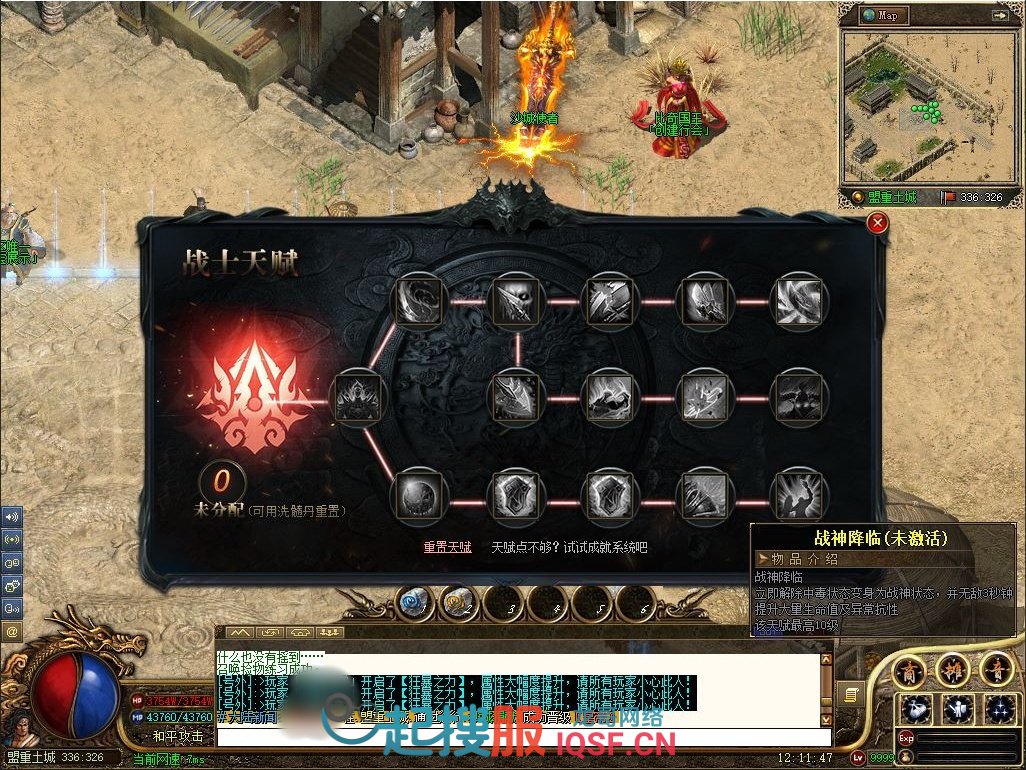This screenshot has width=1026, height=770.
Task: Open the 排 ranking round button
Action: (x=954, y=669)
